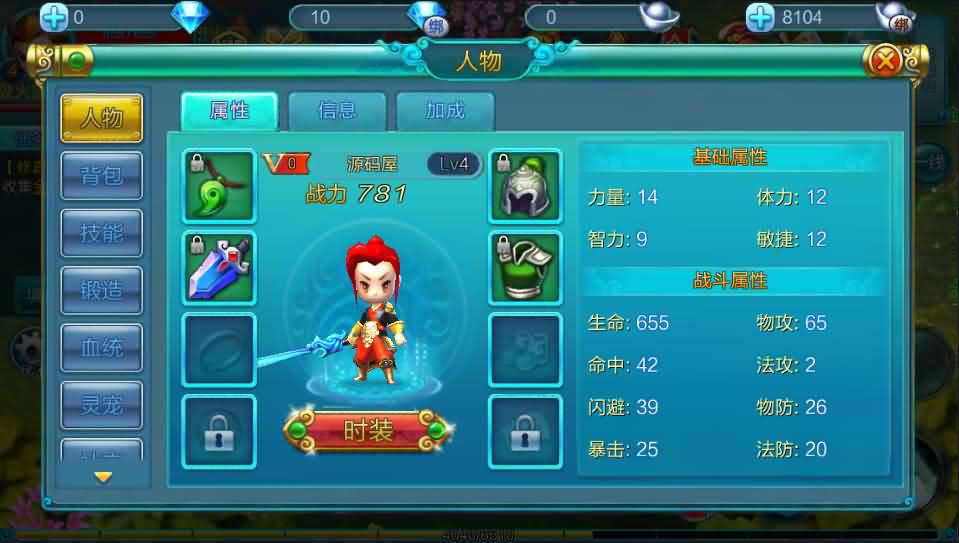Open the 灵宠 spirit pet menu
959x543 pixels.
(102, 405)
